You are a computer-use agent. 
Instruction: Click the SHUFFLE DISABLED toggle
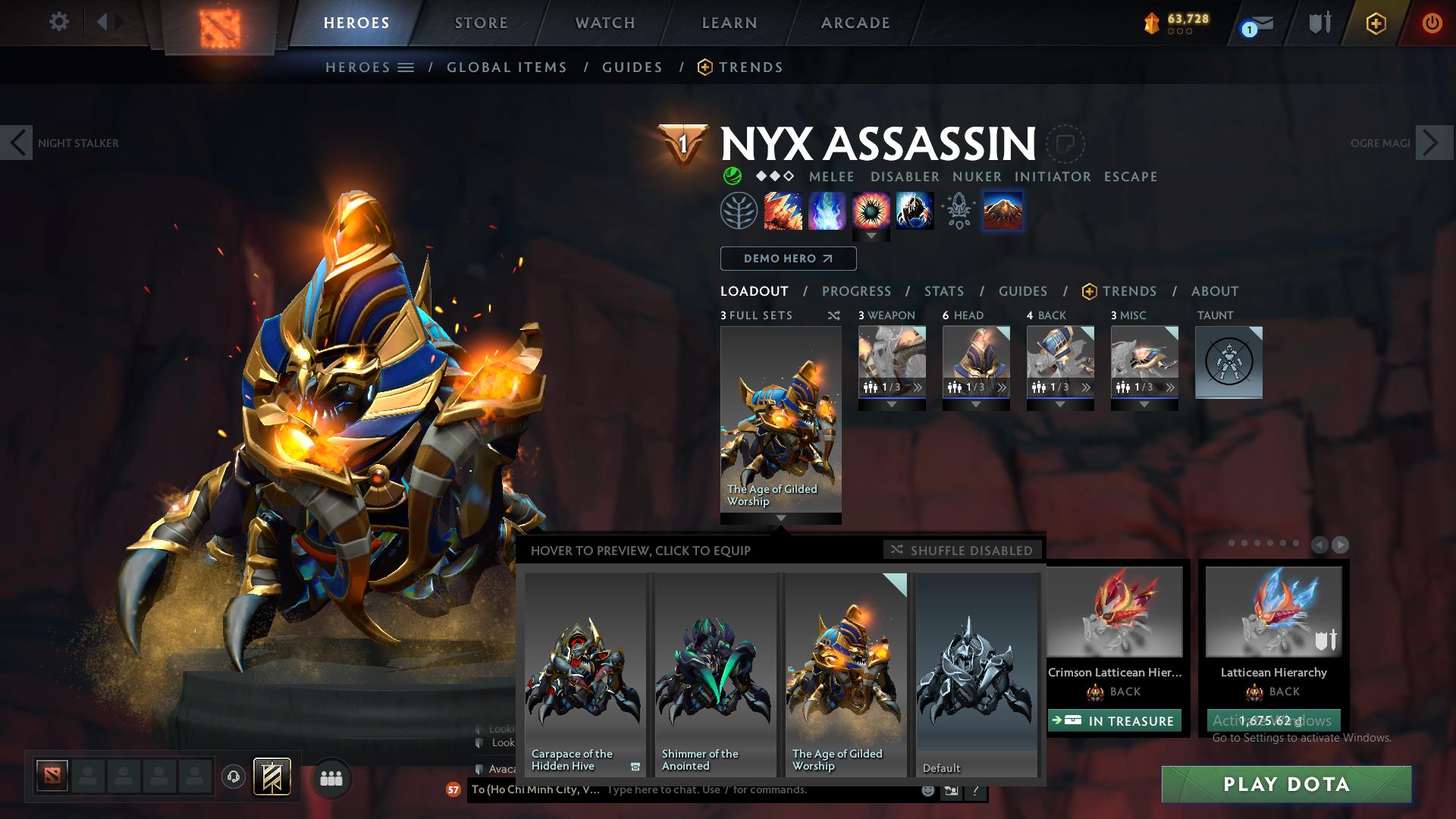coord(962,550)
